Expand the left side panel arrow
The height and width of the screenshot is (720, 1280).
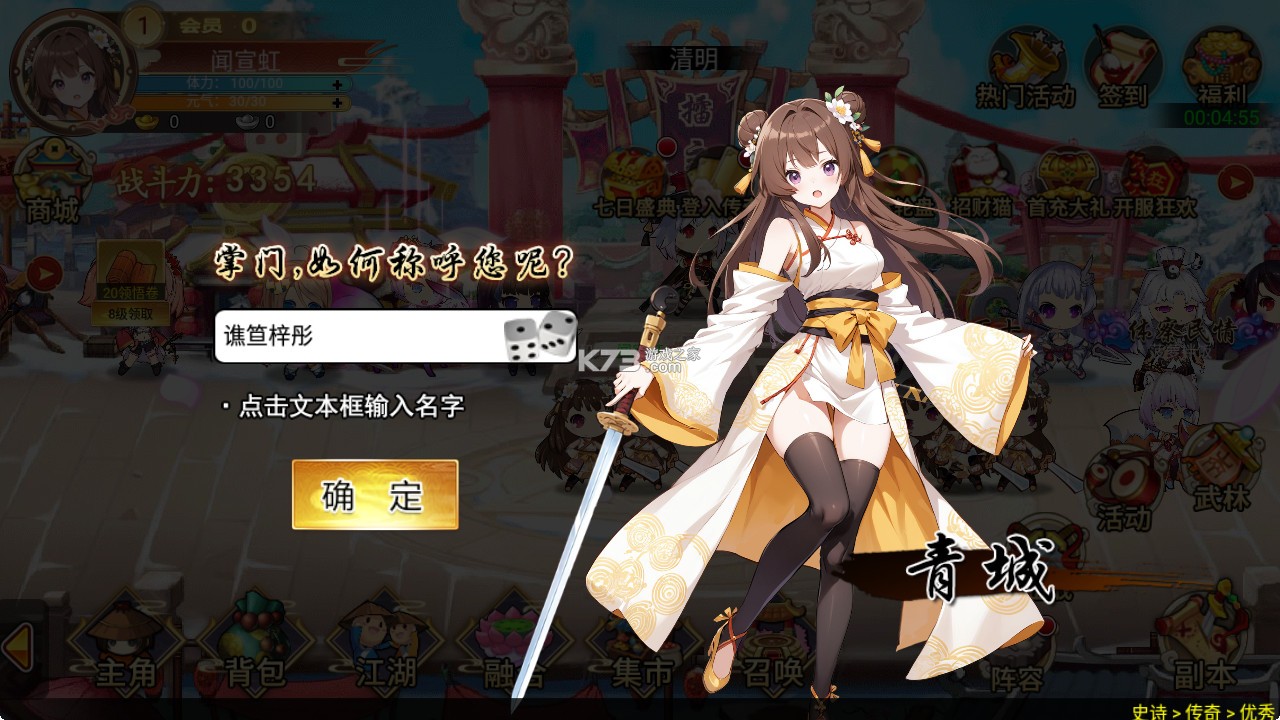pos(43,272)
